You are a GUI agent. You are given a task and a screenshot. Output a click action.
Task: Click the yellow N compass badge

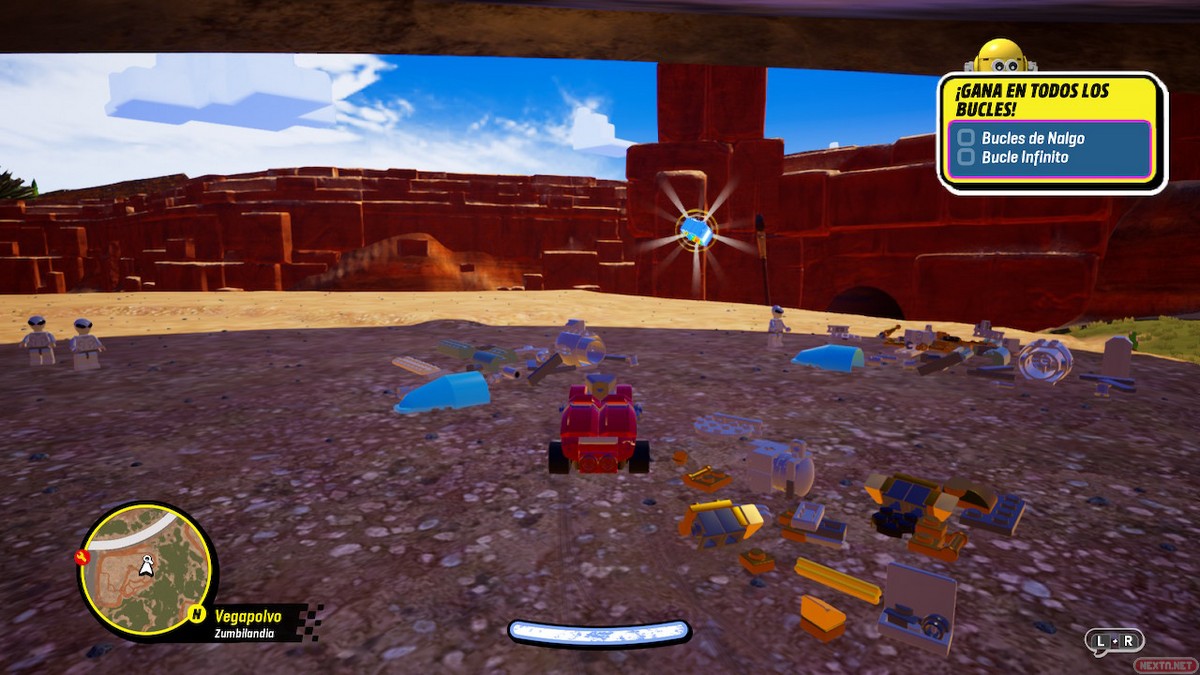pos(198,614)
